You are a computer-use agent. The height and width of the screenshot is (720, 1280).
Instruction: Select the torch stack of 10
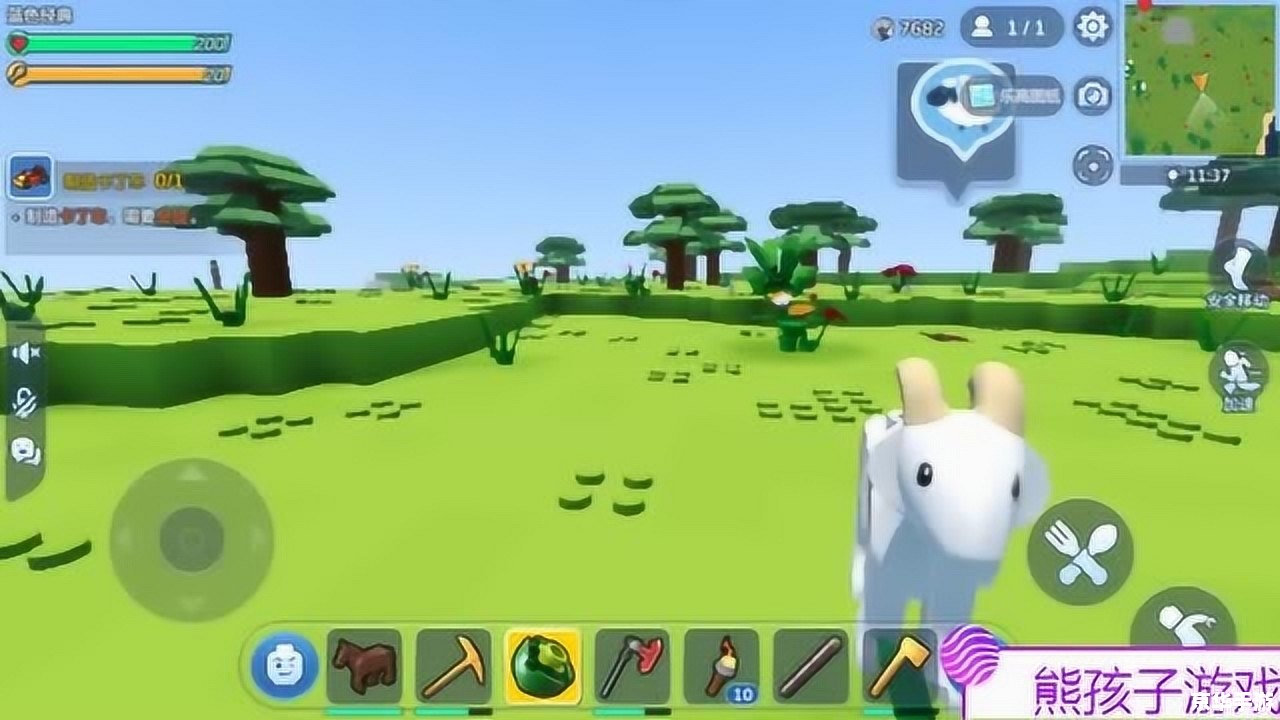pos(721,665)
